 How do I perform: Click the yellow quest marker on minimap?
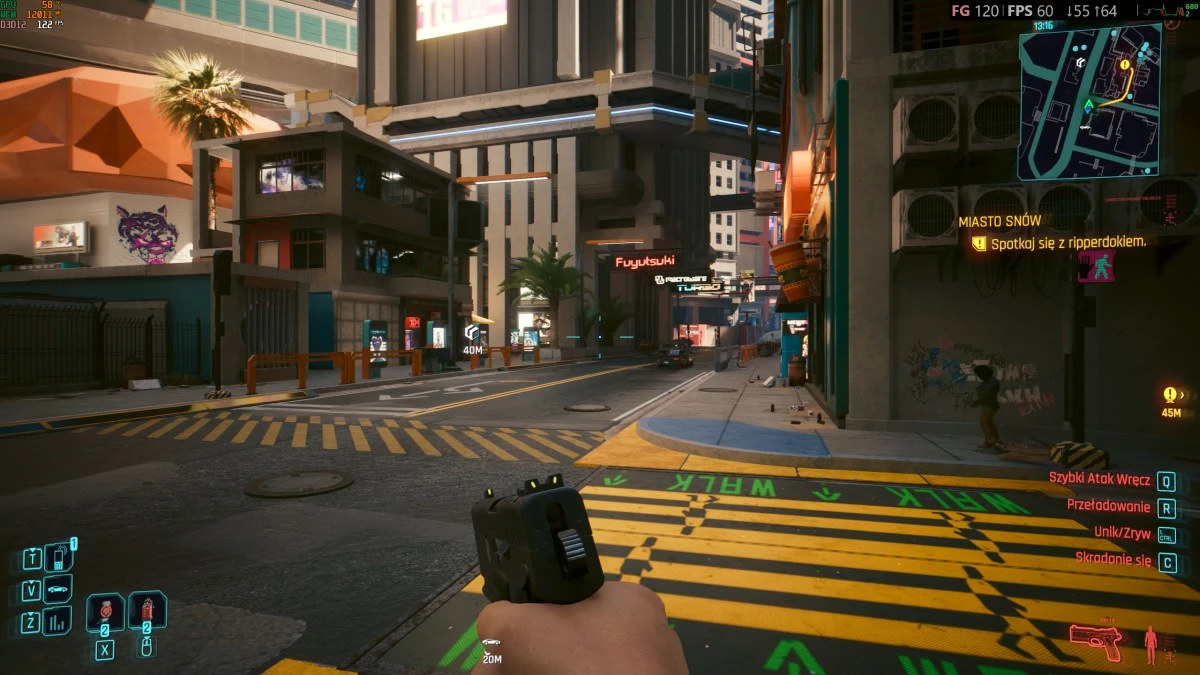1125,65
